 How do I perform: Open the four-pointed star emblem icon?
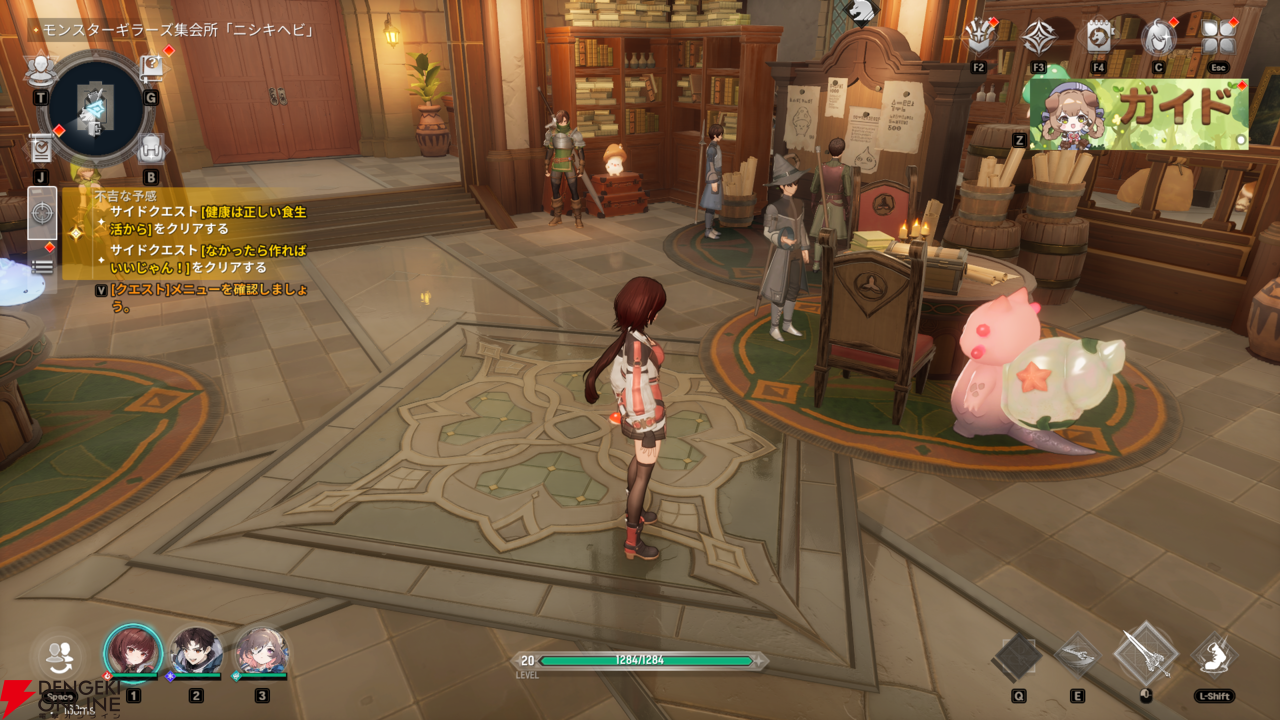click(1039, 39)
